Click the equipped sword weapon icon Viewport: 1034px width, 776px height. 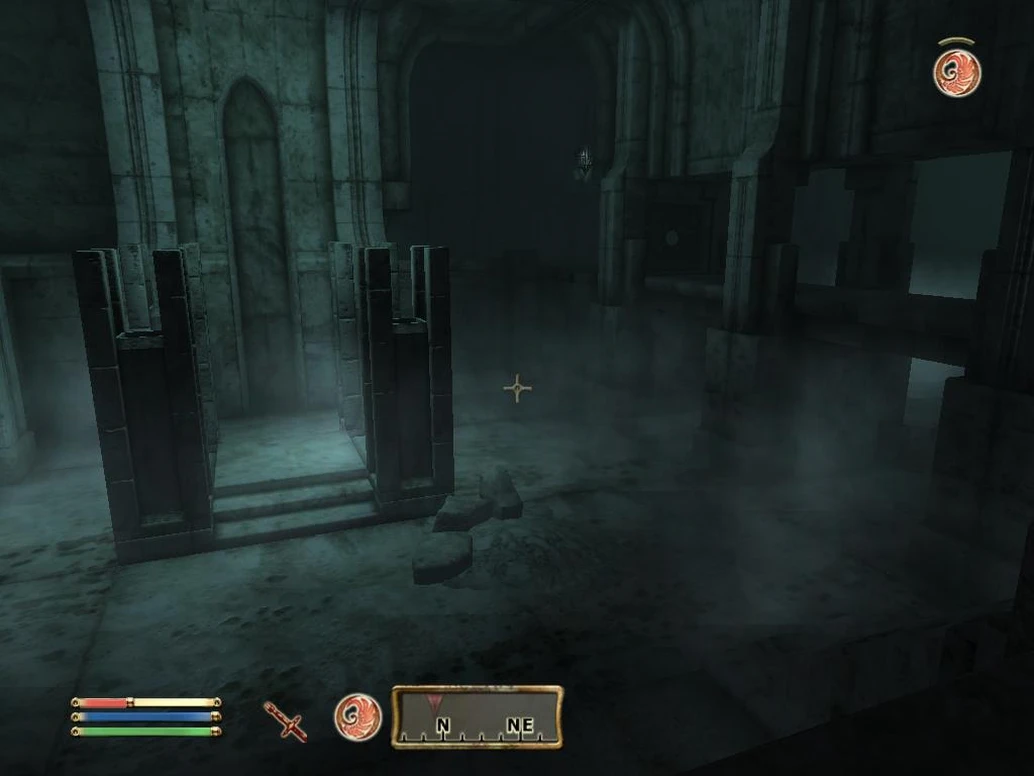click(x=285, y=720)
